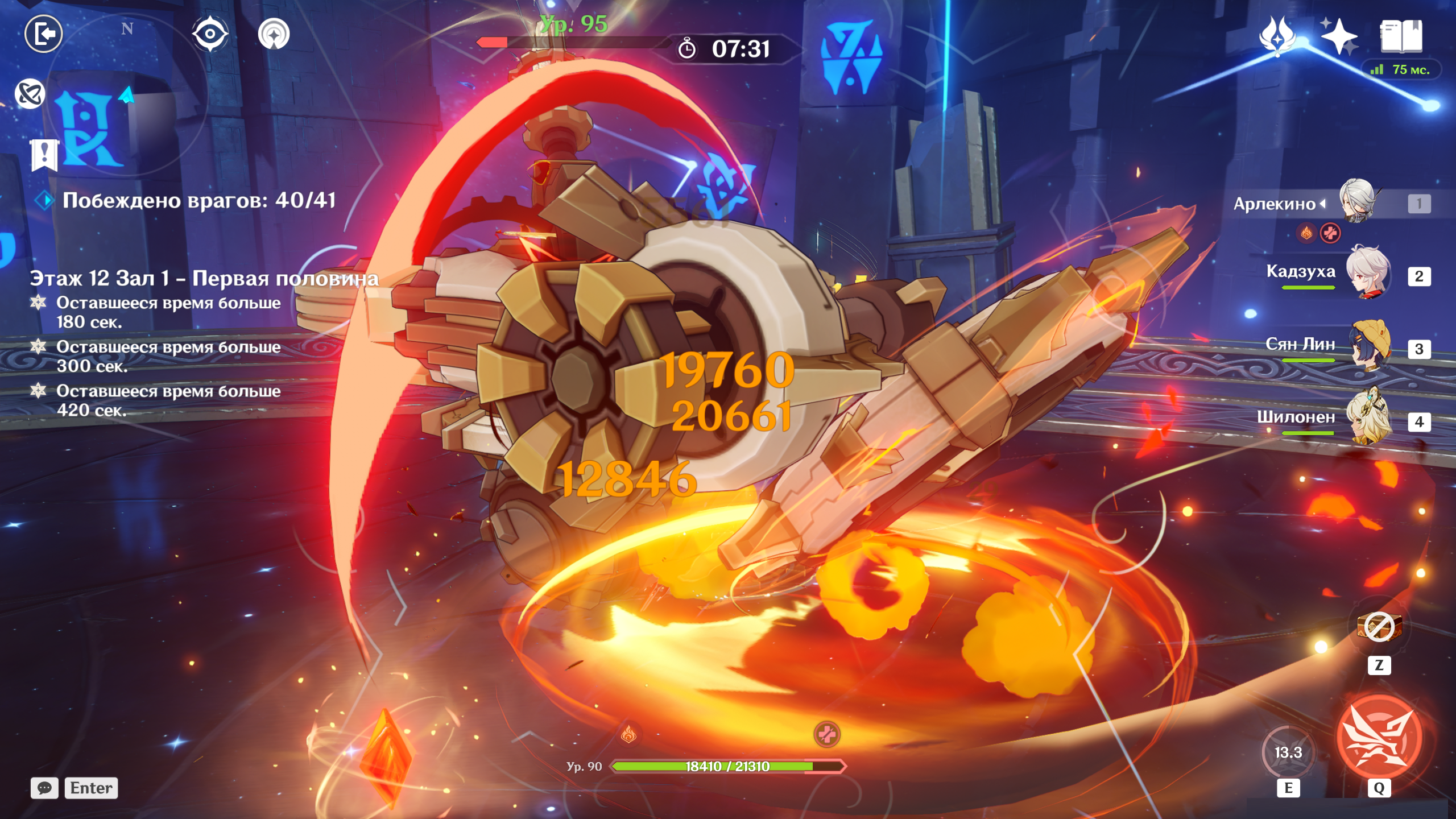The height and width of the screenshot is (819, 1456).
Task: Open the Adventurer Handbook book icon
Action: (x=1401, y=36)
